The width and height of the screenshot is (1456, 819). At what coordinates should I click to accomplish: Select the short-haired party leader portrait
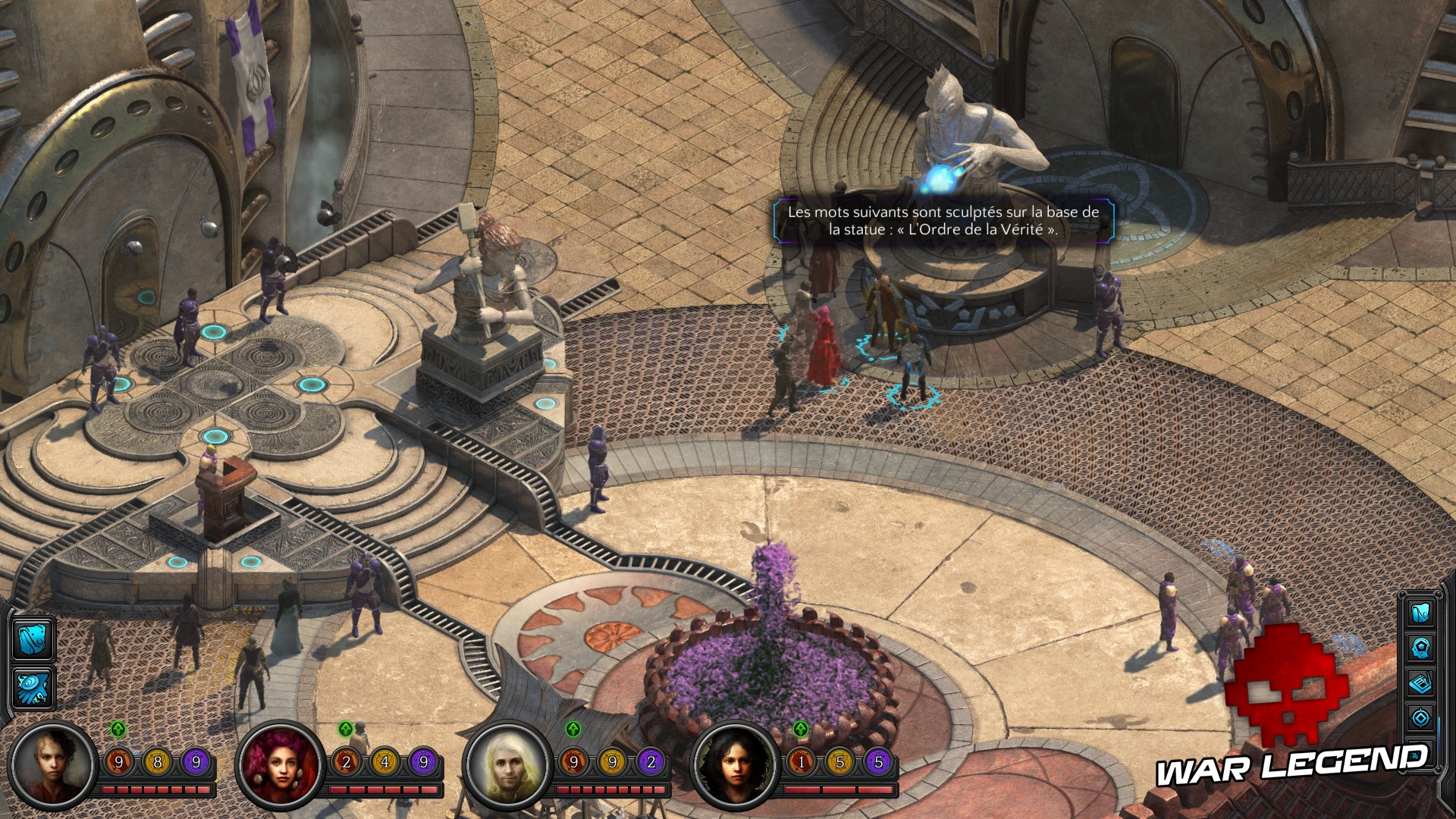coord(53,765)
